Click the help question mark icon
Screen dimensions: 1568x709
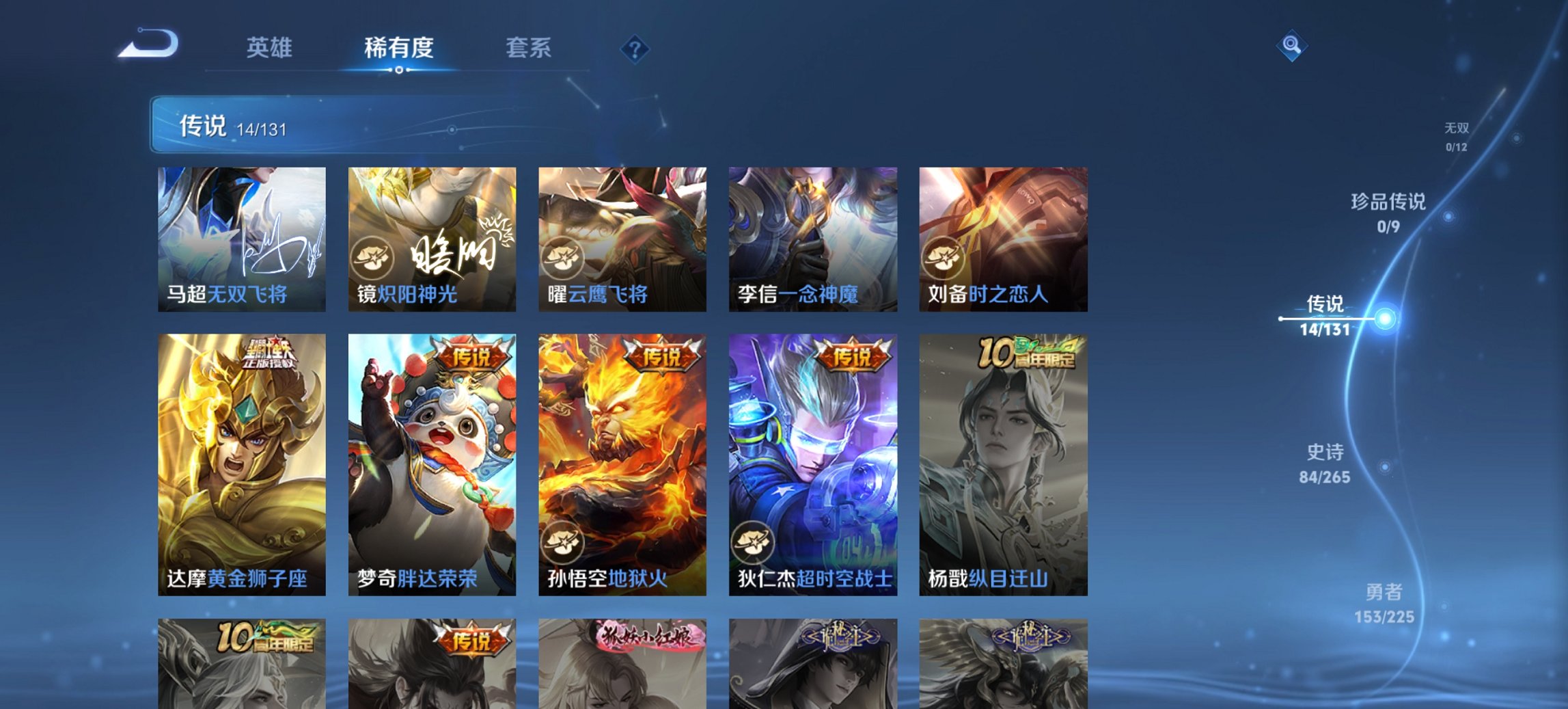pos(635,48)
